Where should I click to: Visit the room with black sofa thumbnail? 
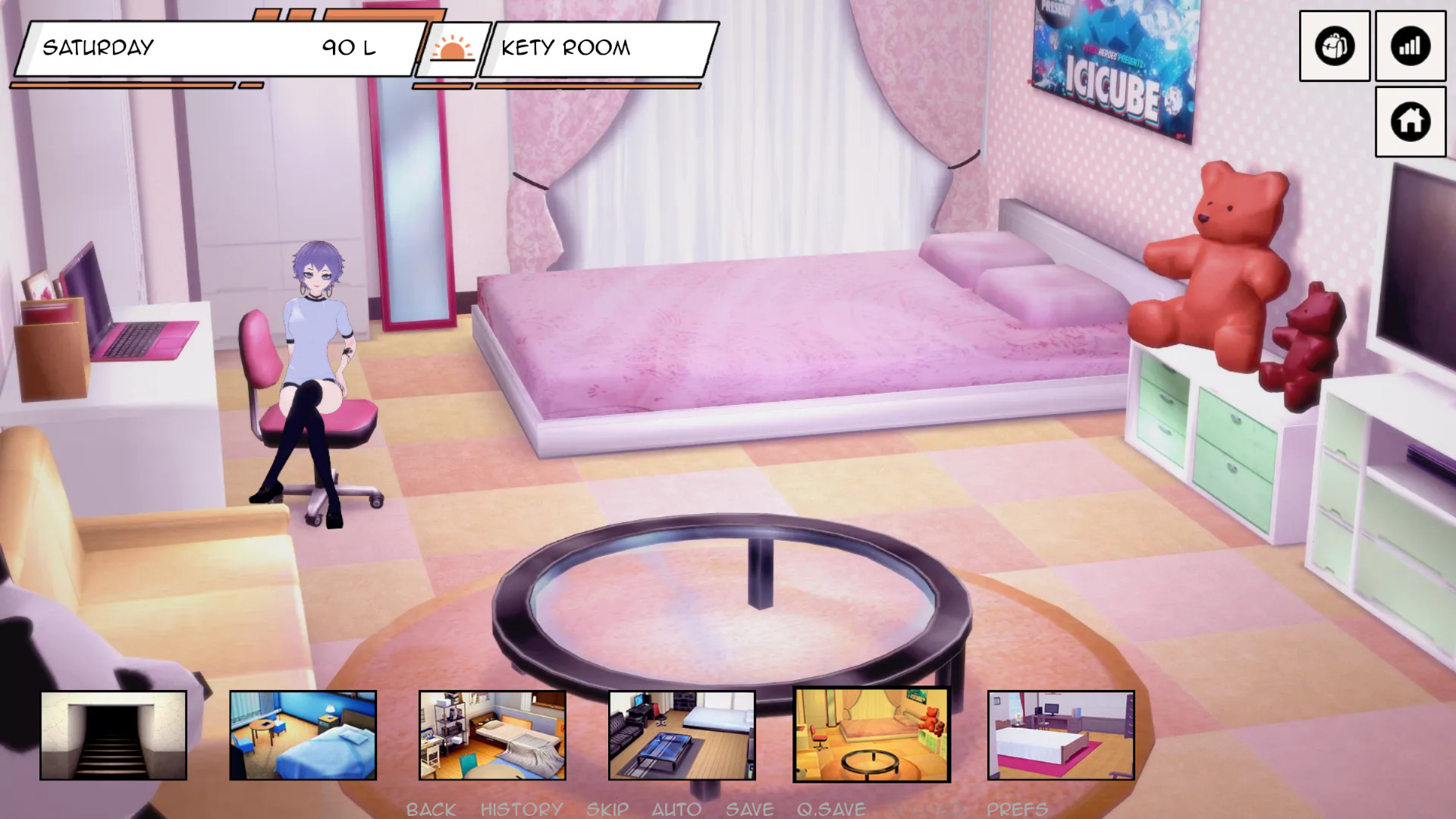coord(682,735)
